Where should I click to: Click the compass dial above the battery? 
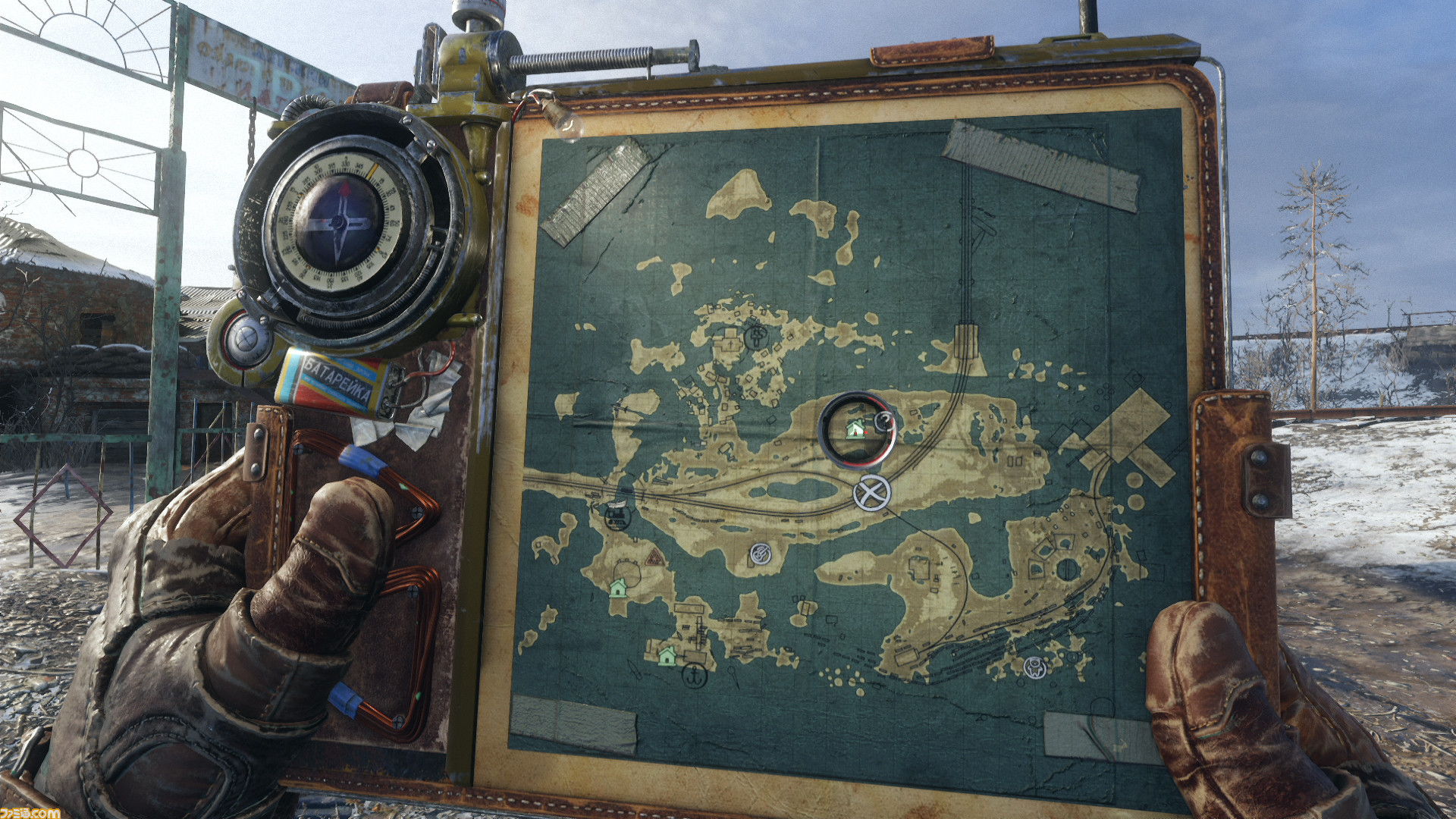click(338, 222)
